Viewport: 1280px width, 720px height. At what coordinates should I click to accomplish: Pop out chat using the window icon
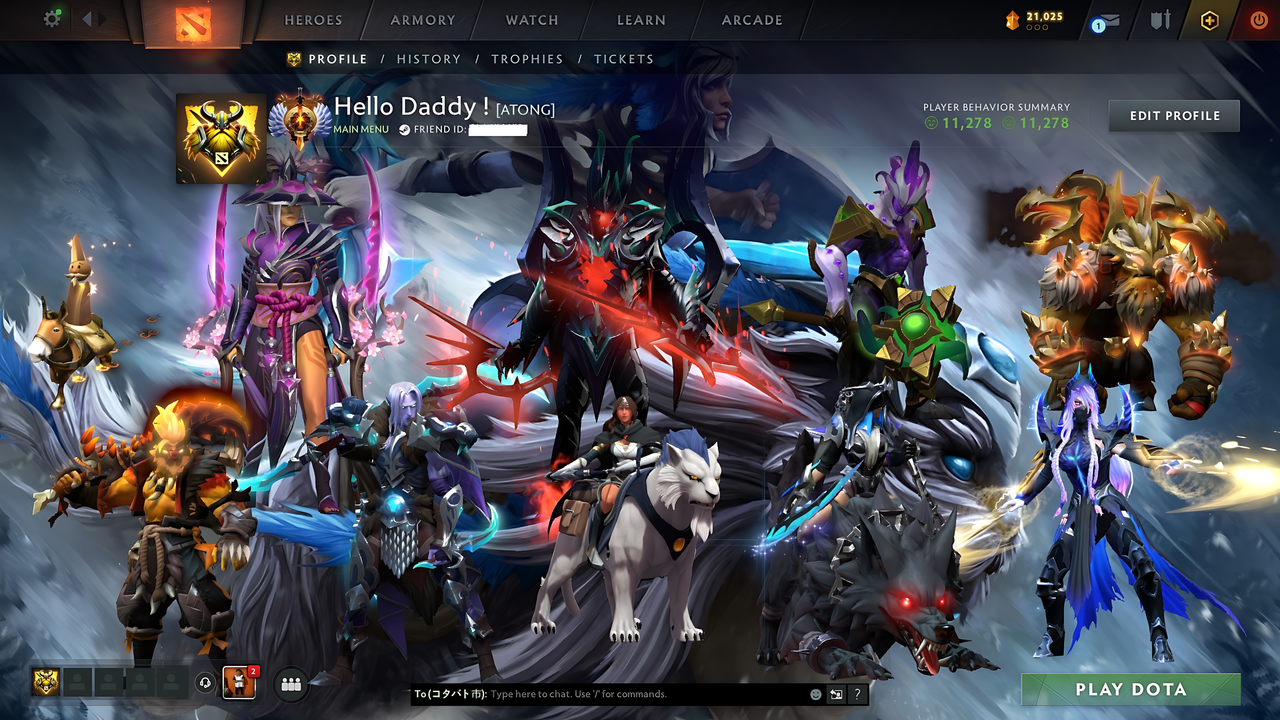coord(835,693)
